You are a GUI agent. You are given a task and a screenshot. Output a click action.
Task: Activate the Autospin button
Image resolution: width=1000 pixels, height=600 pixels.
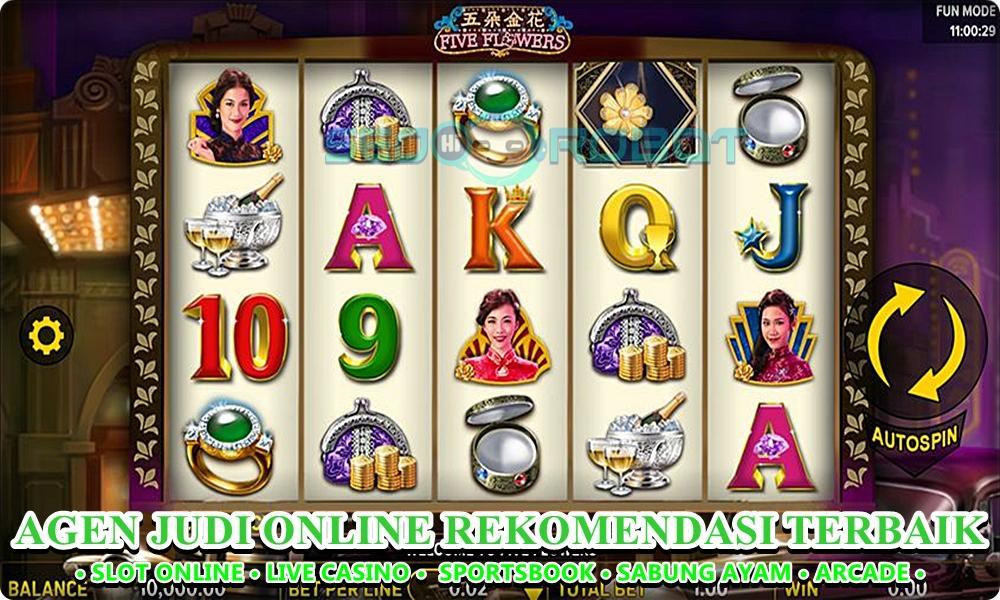tap(915, 437)
